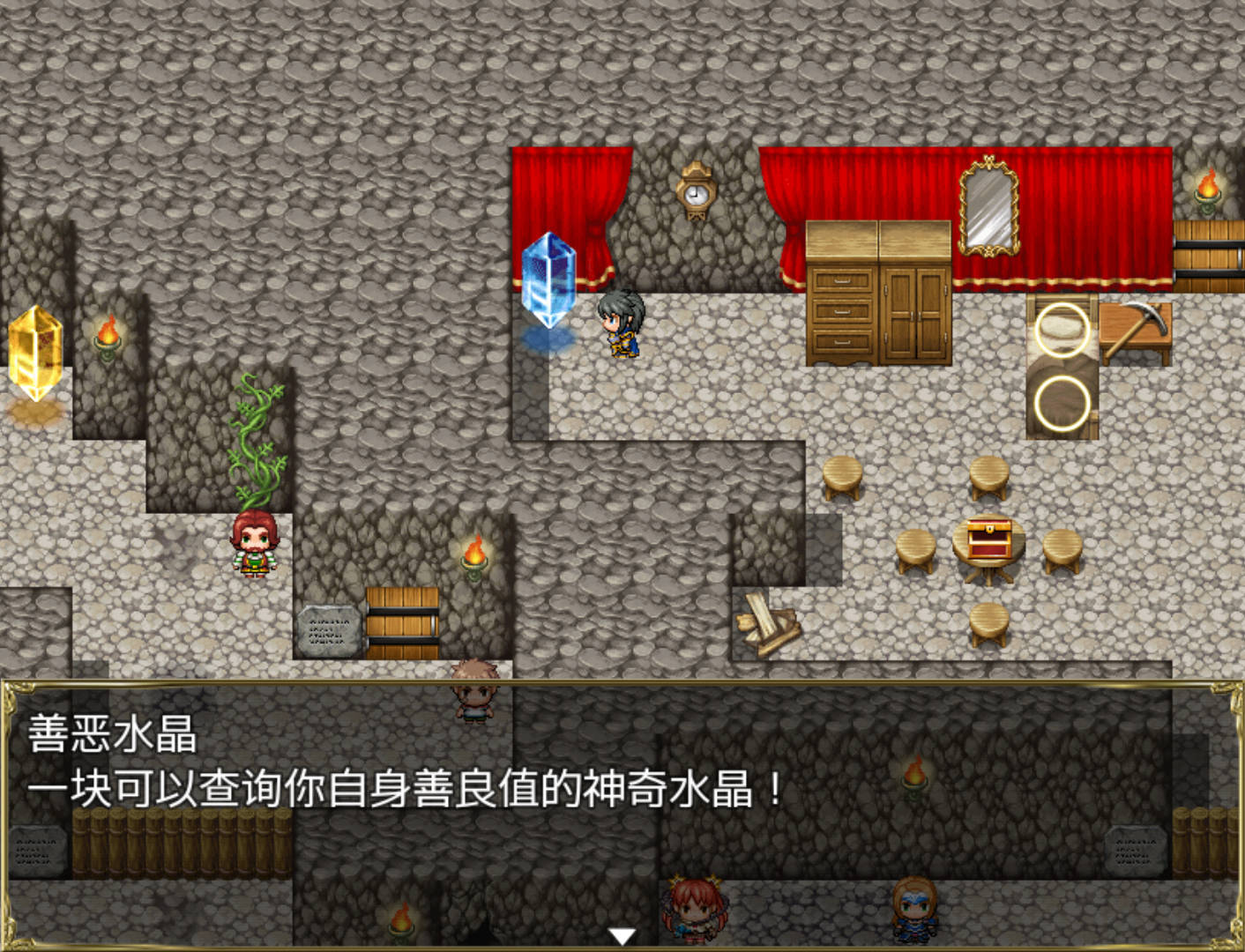The width and height of the screenshot is (1245, 952).
Task: Click the crystal description line in the textbox
Action: click(x=401, y=789)
